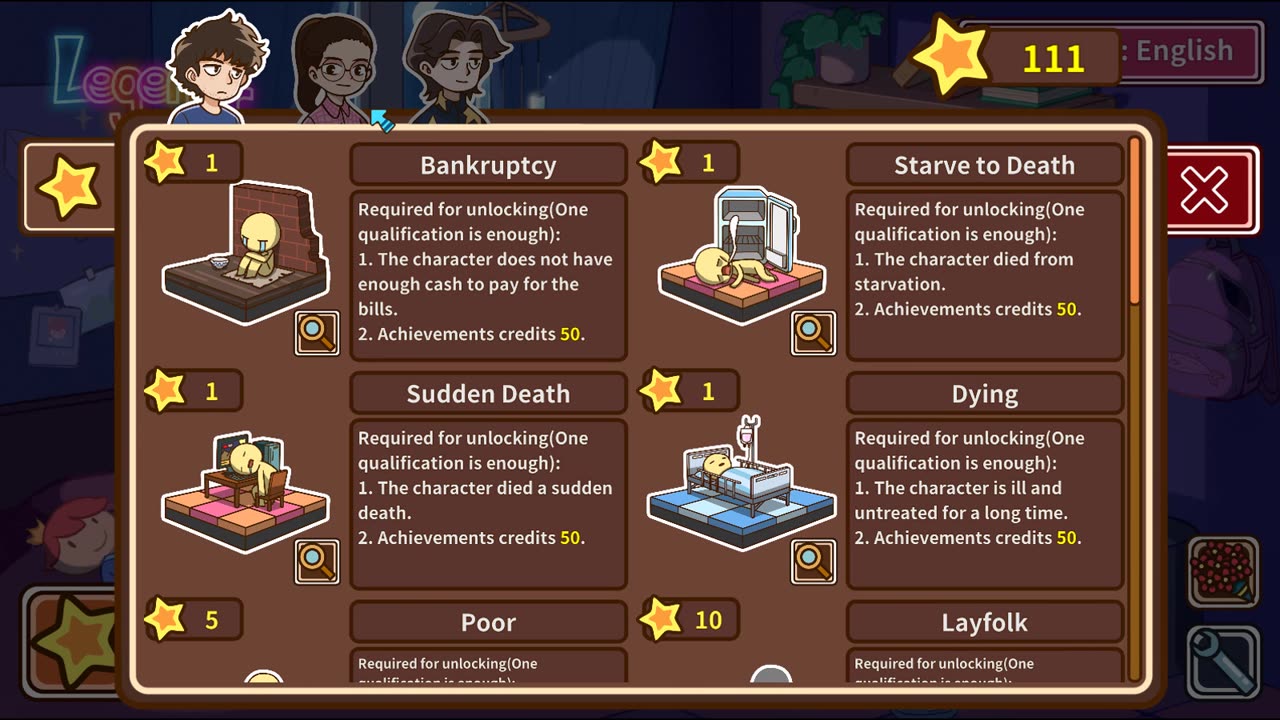
Task: Click the Sudden Death magnifier icon
Action: tap(317, 562)
